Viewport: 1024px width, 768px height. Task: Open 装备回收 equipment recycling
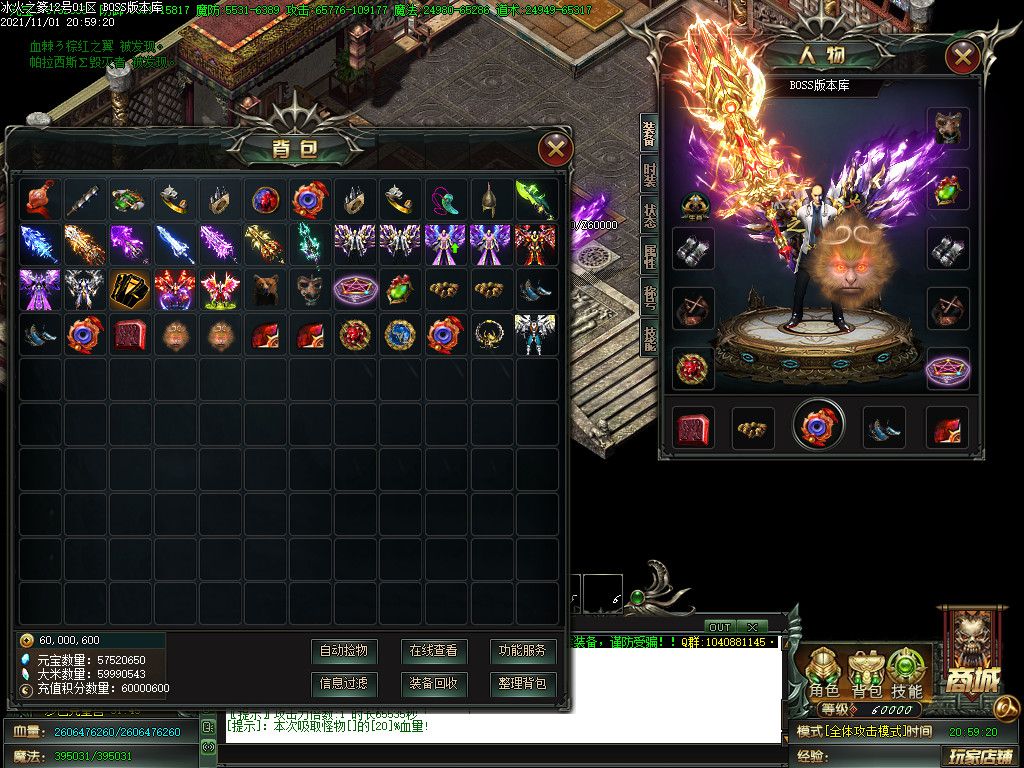point(433,684)
